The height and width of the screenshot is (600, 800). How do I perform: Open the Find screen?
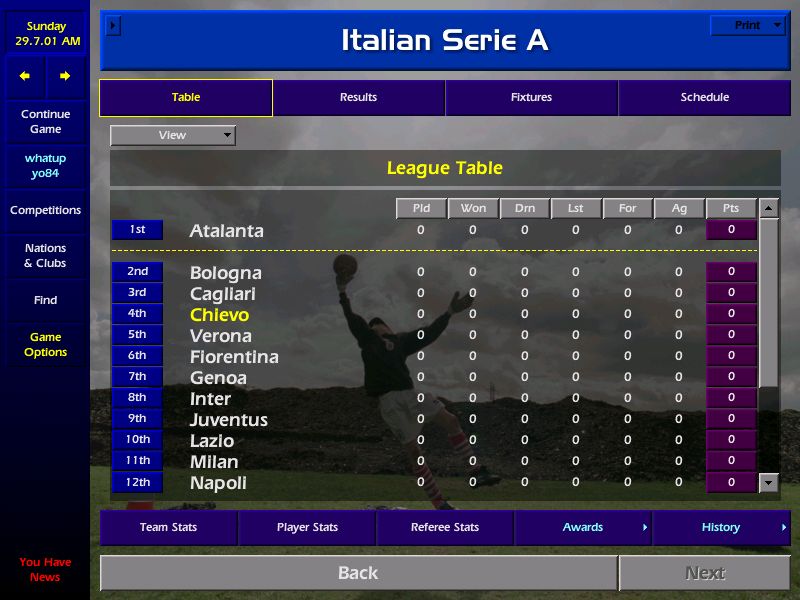45,300
